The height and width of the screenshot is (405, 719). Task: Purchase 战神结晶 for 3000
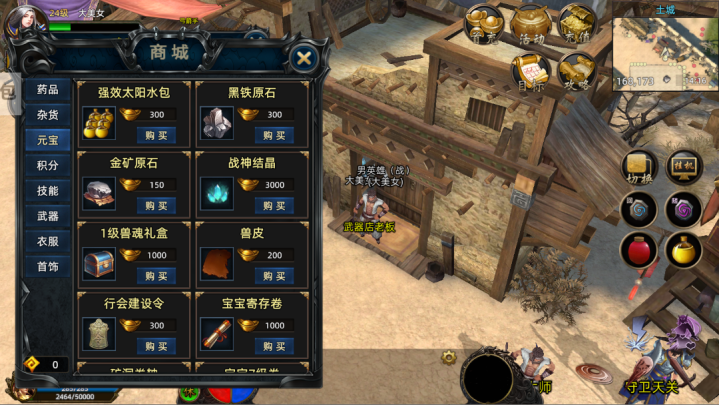[274, 205]
